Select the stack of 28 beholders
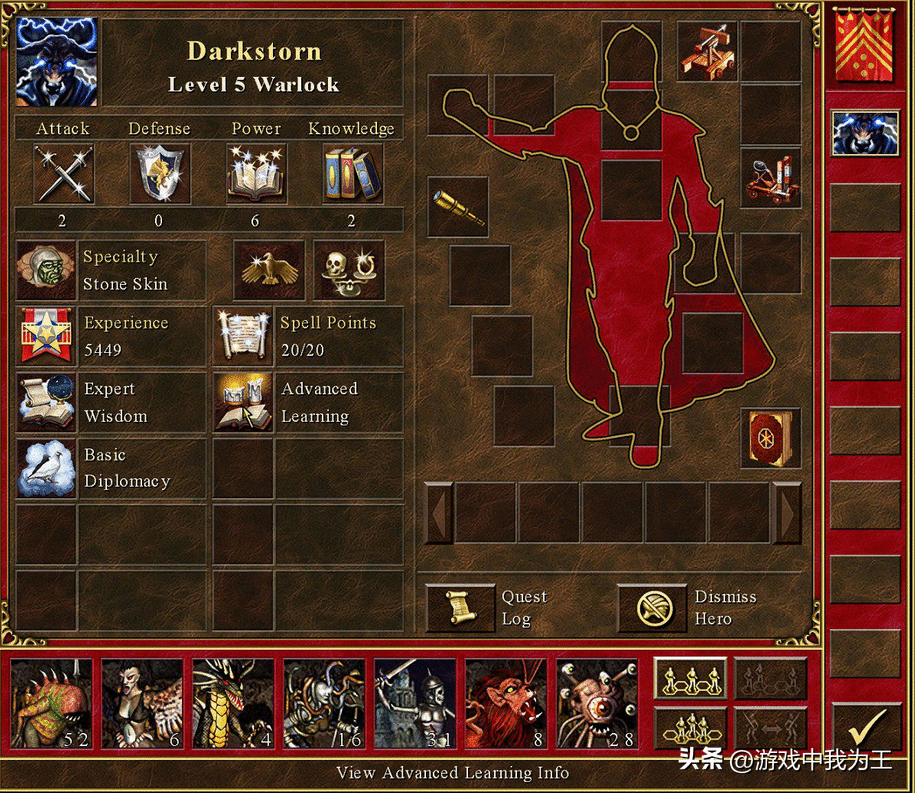915x793 pixels. [596, 704]
